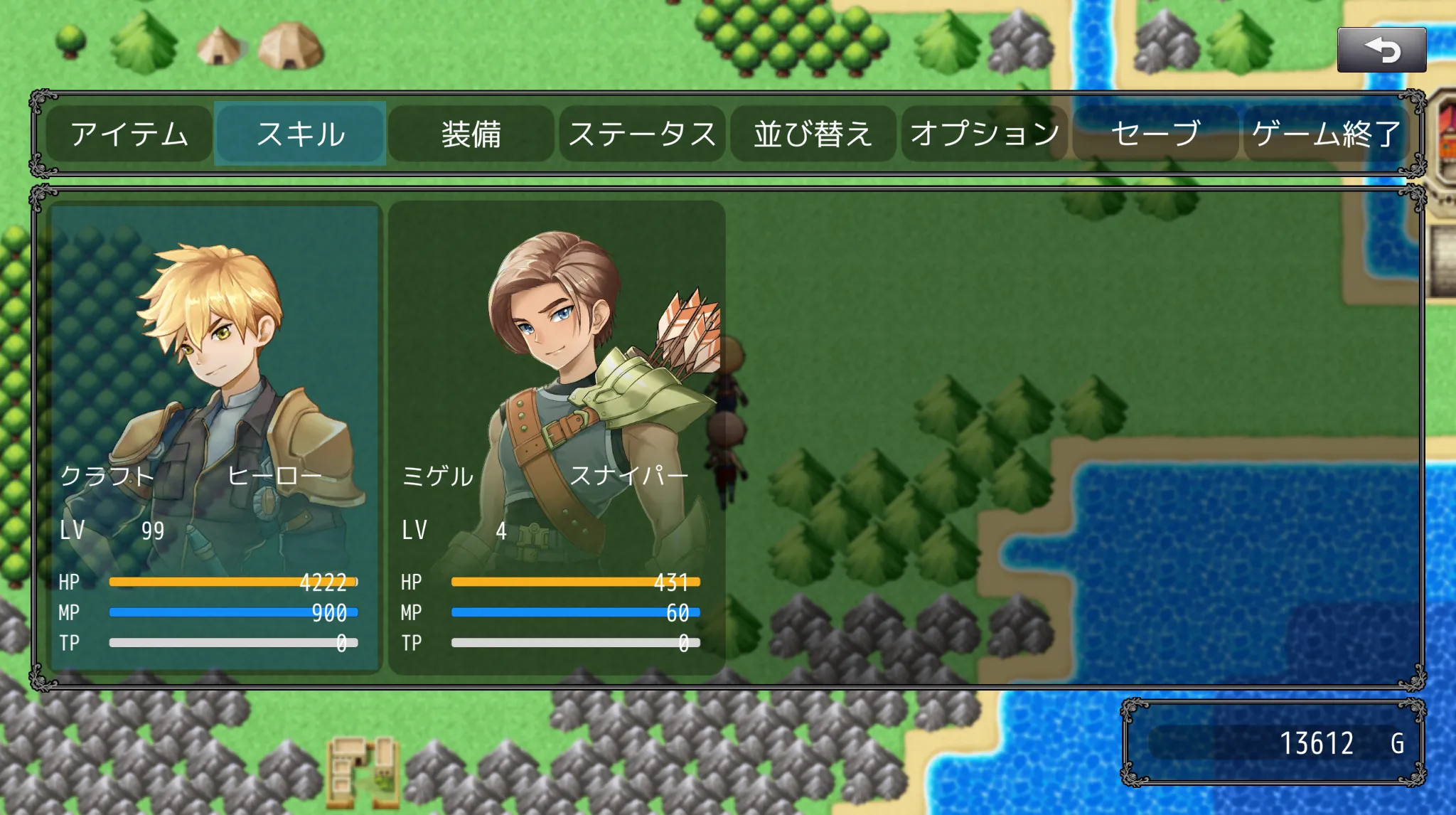The height and width of the screenshot is (815, 1456).
Task: Select party member クラフト the hero
Action: 215,437
